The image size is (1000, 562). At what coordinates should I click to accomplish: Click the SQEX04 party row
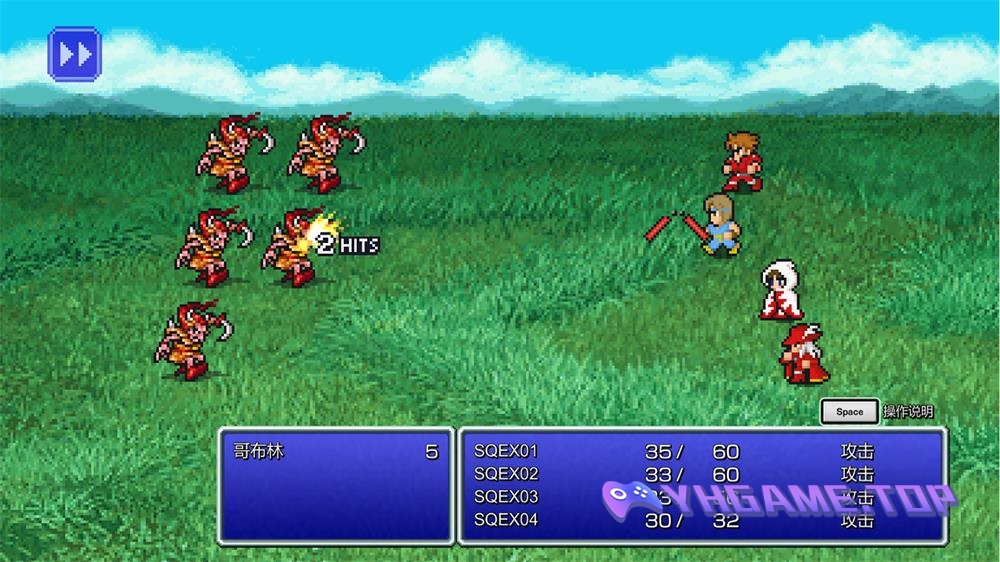click(x=506, y=519)
